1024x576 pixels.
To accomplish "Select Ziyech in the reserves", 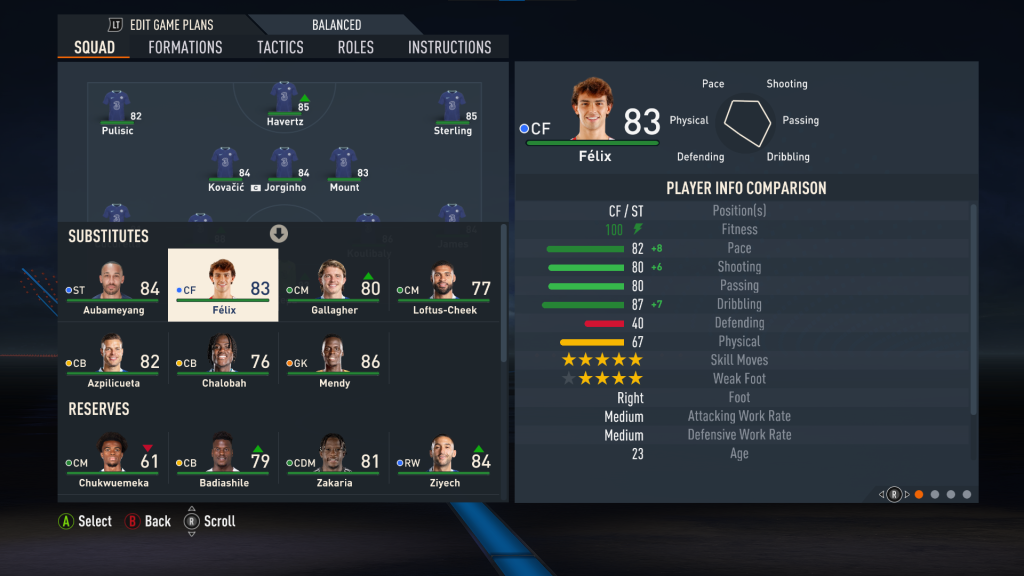I will [443, 460].
